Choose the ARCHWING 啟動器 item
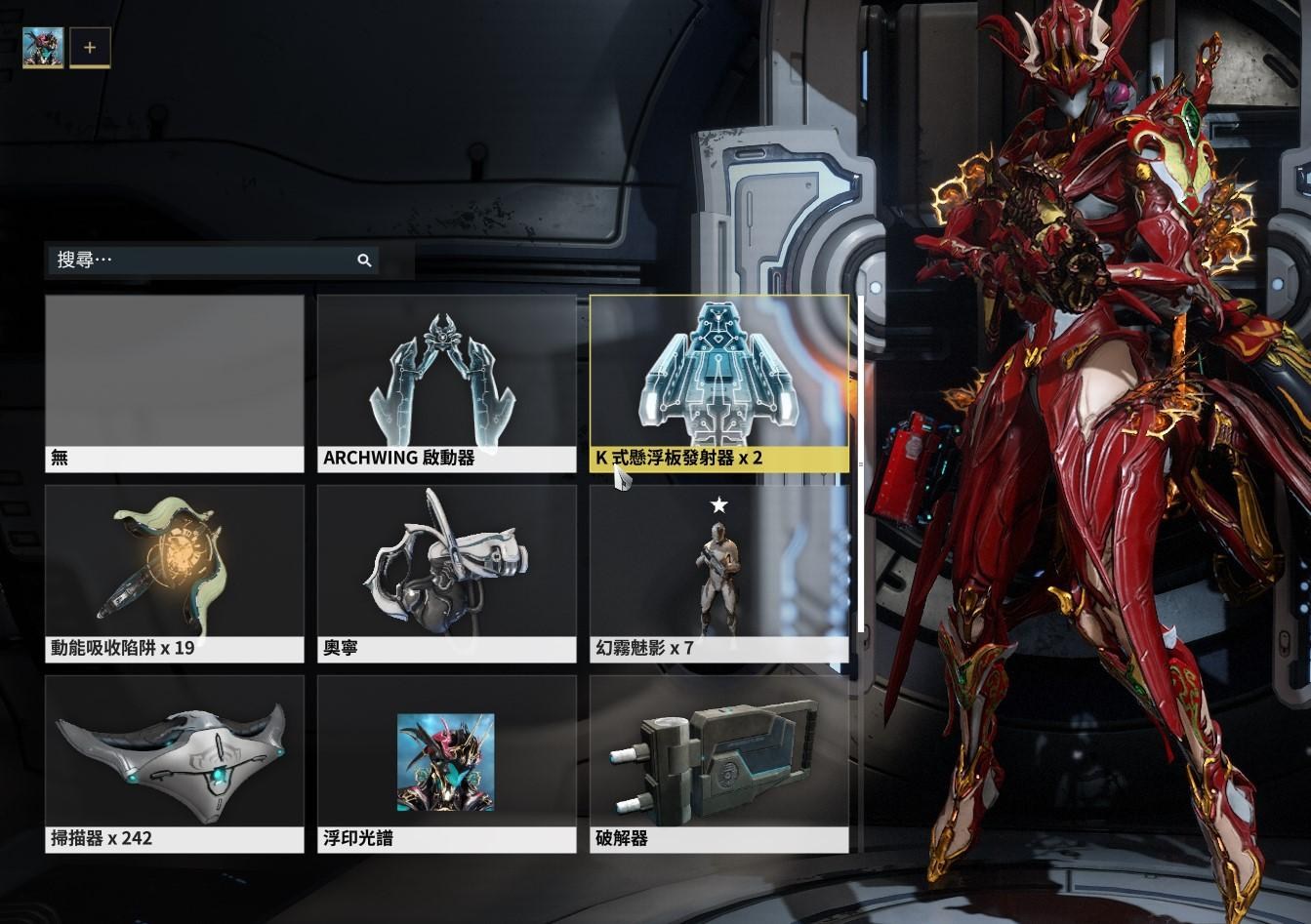This screenshot has height=924, width=1311. 446,383
